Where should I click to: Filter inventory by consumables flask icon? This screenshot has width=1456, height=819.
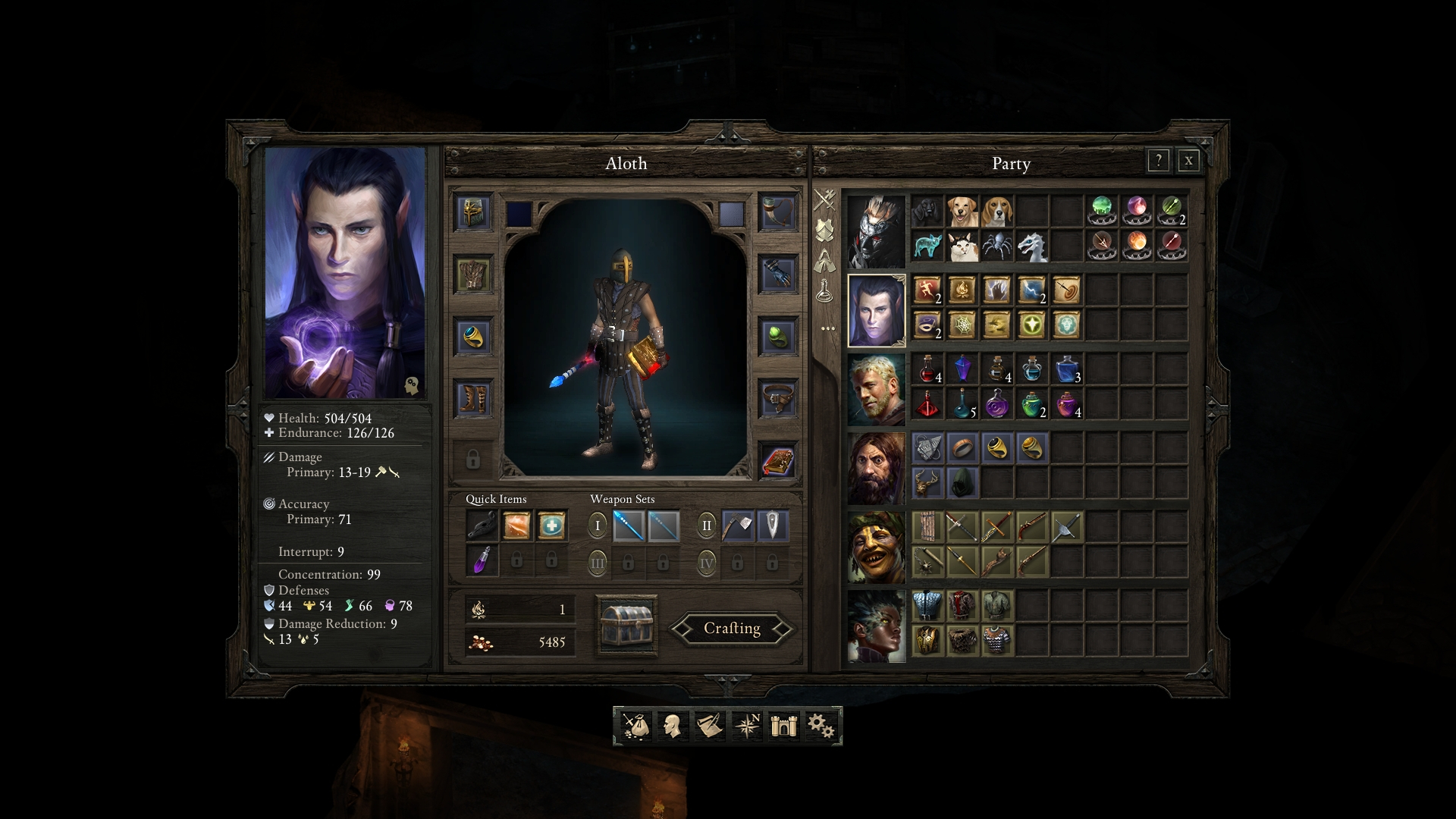824,289
